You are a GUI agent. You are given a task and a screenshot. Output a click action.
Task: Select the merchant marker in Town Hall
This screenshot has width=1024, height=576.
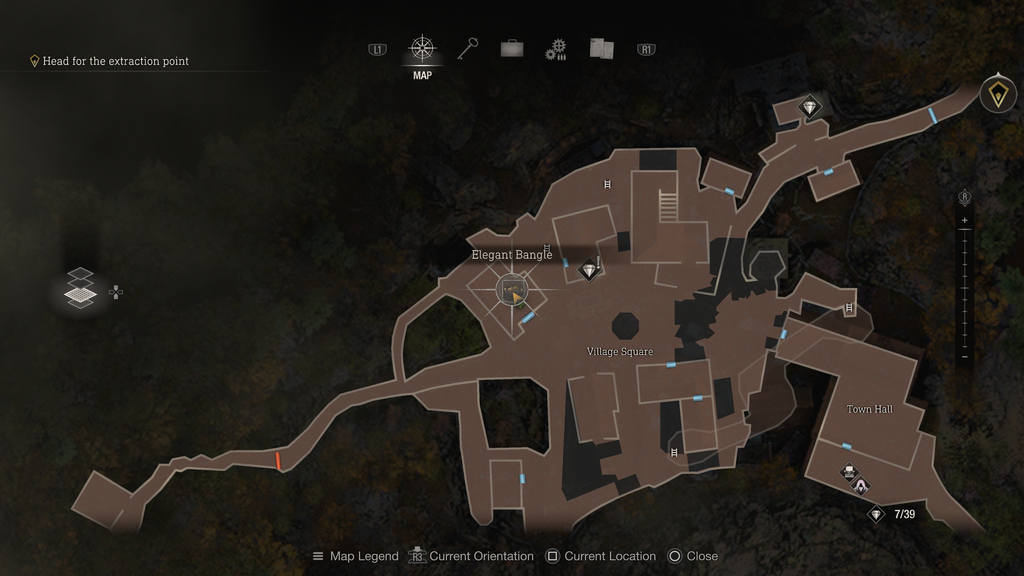click(x=861, y=486)
